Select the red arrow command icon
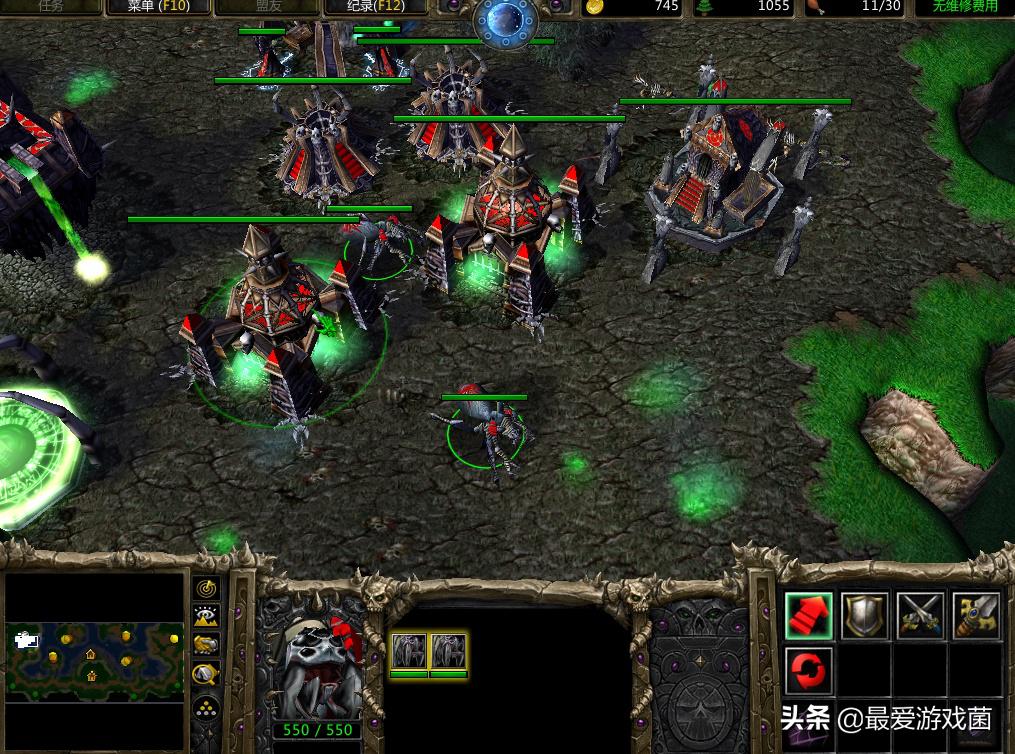 809,615
